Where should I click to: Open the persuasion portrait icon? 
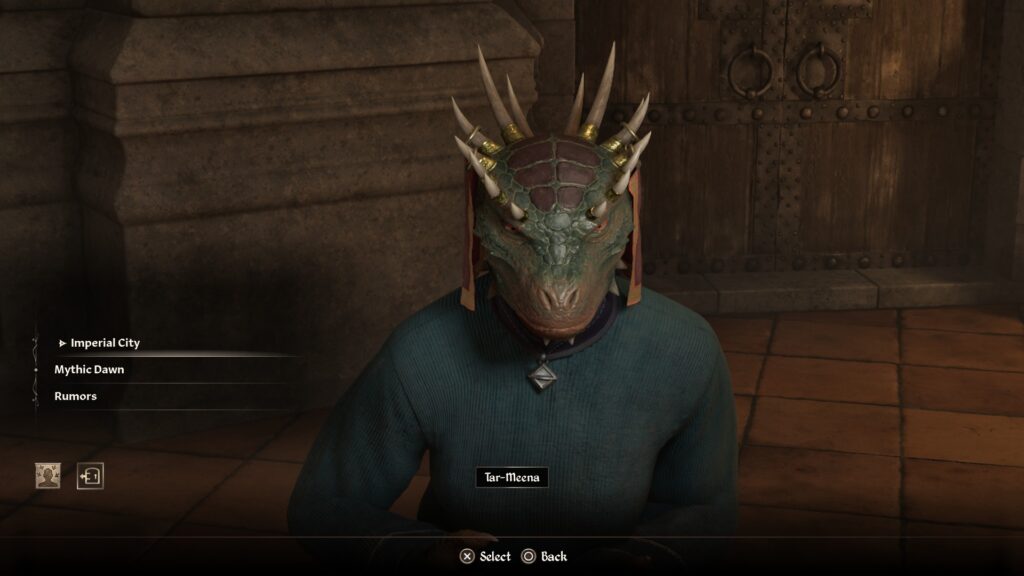click(x=48, y=476)
